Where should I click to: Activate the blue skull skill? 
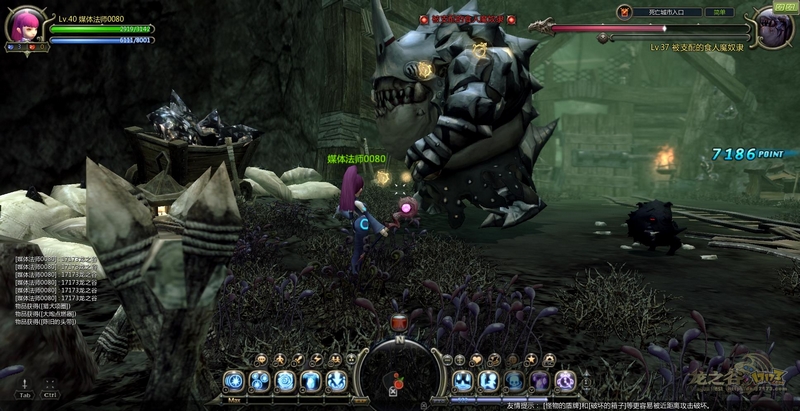tap(514, 381)
